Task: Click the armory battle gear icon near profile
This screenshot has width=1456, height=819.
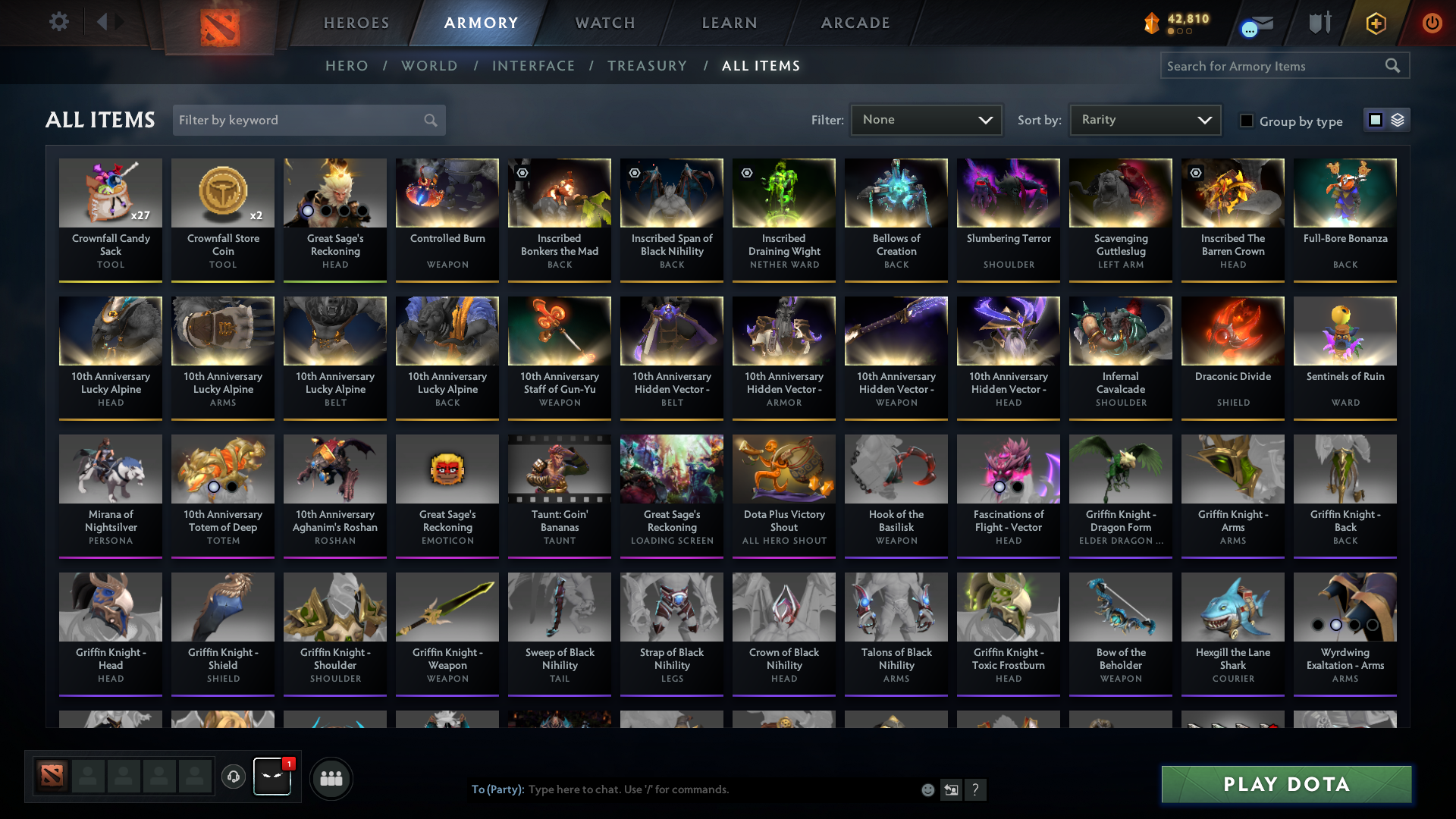Action: point(1319,23)
